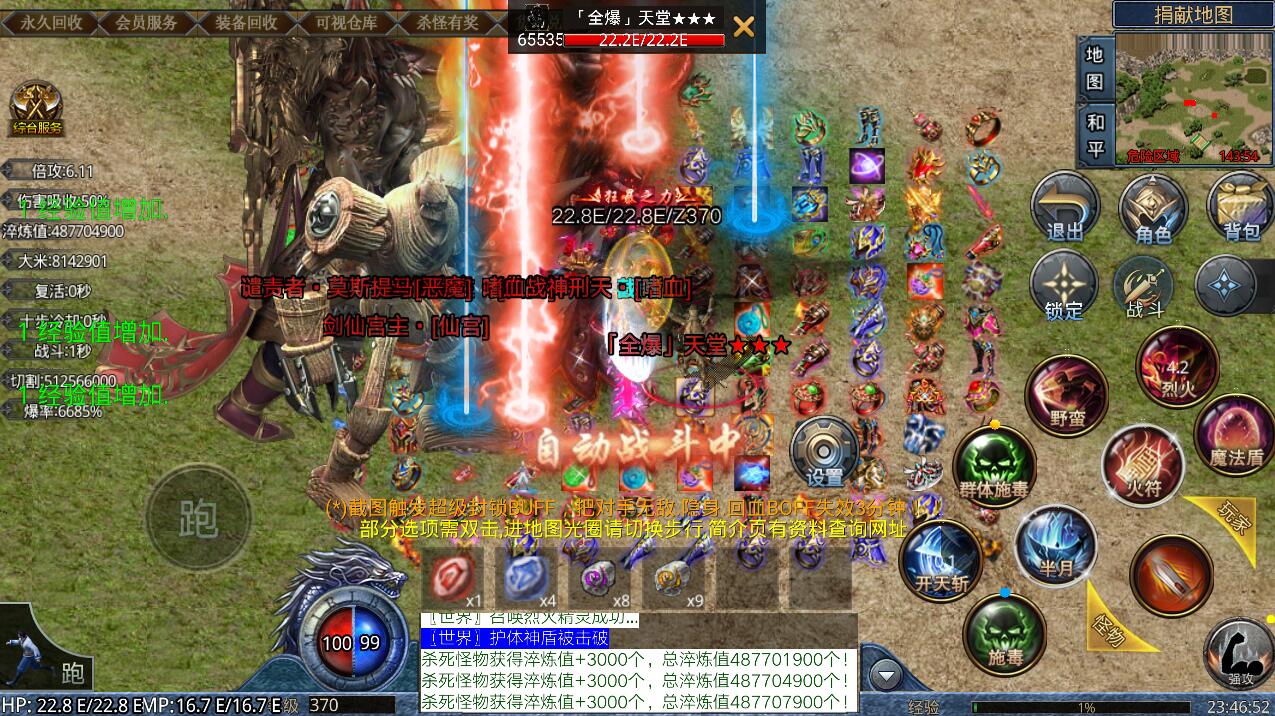Open the 背包 backpack
This screenshot has width=1275, height=716.
pos(1241,207)
